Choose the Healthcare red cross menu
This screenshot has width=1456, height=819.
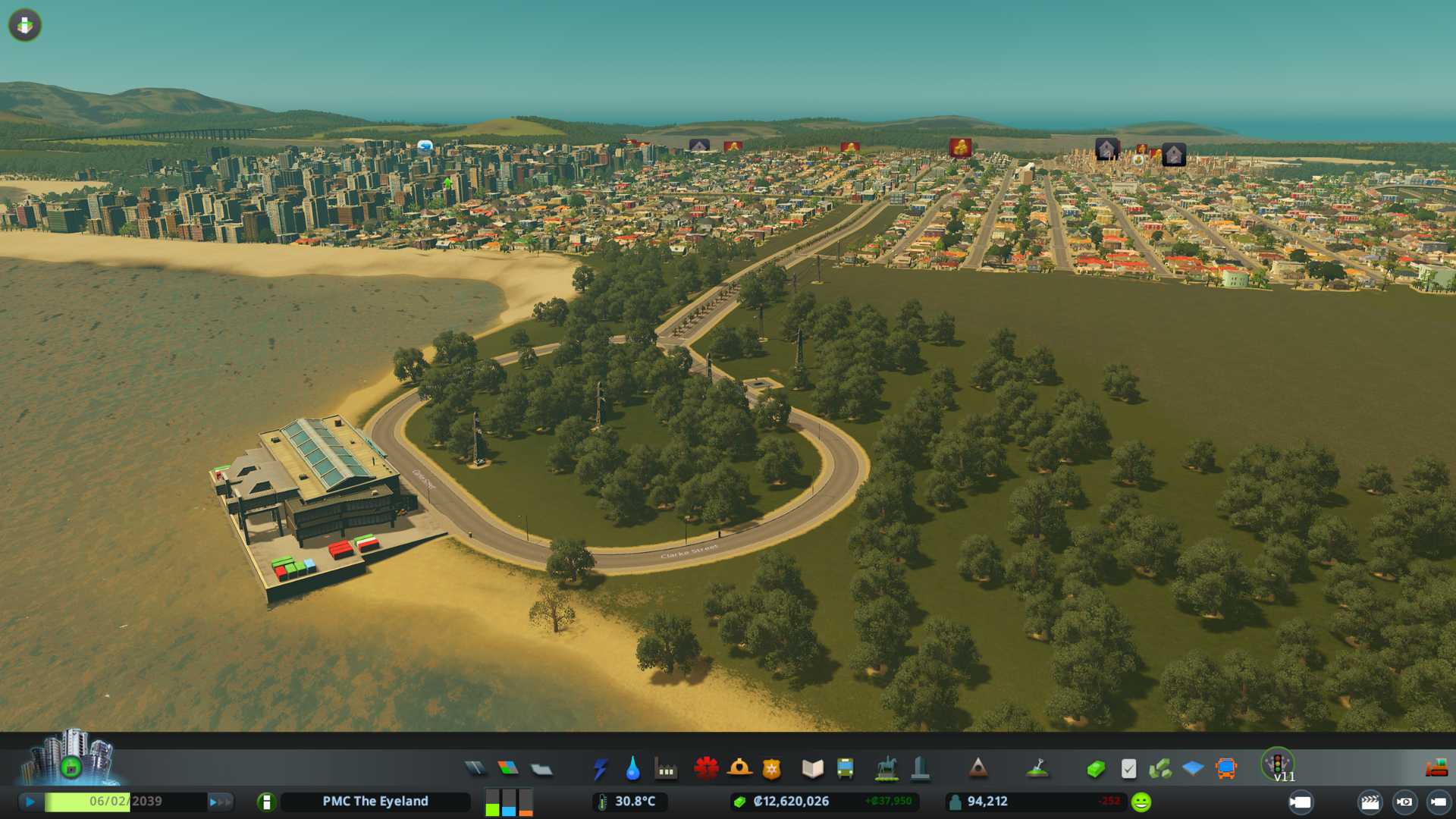[x=706, y=769]
